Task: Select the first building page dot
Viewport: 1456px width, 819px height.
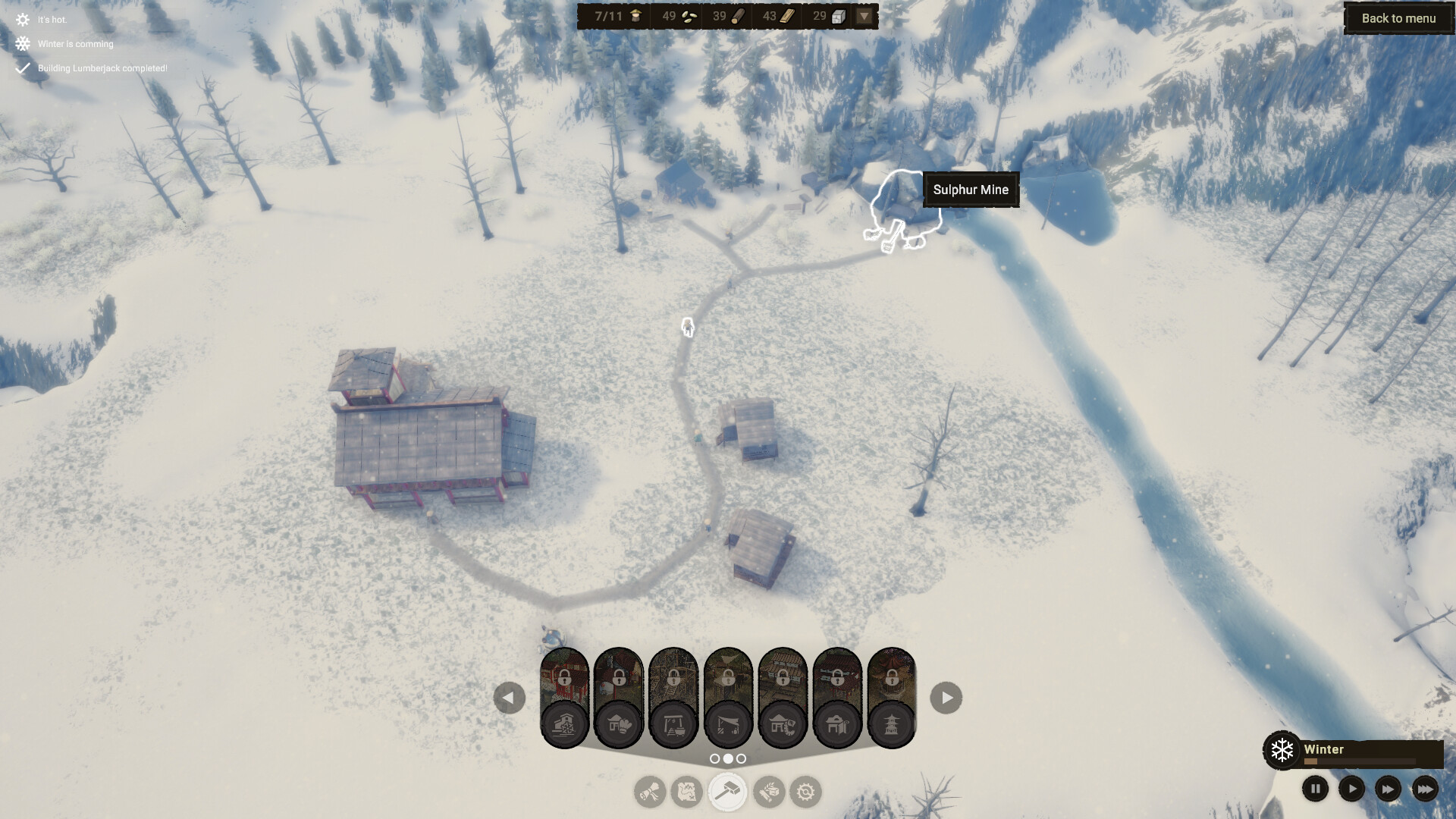Action: (x=715, y=758)
